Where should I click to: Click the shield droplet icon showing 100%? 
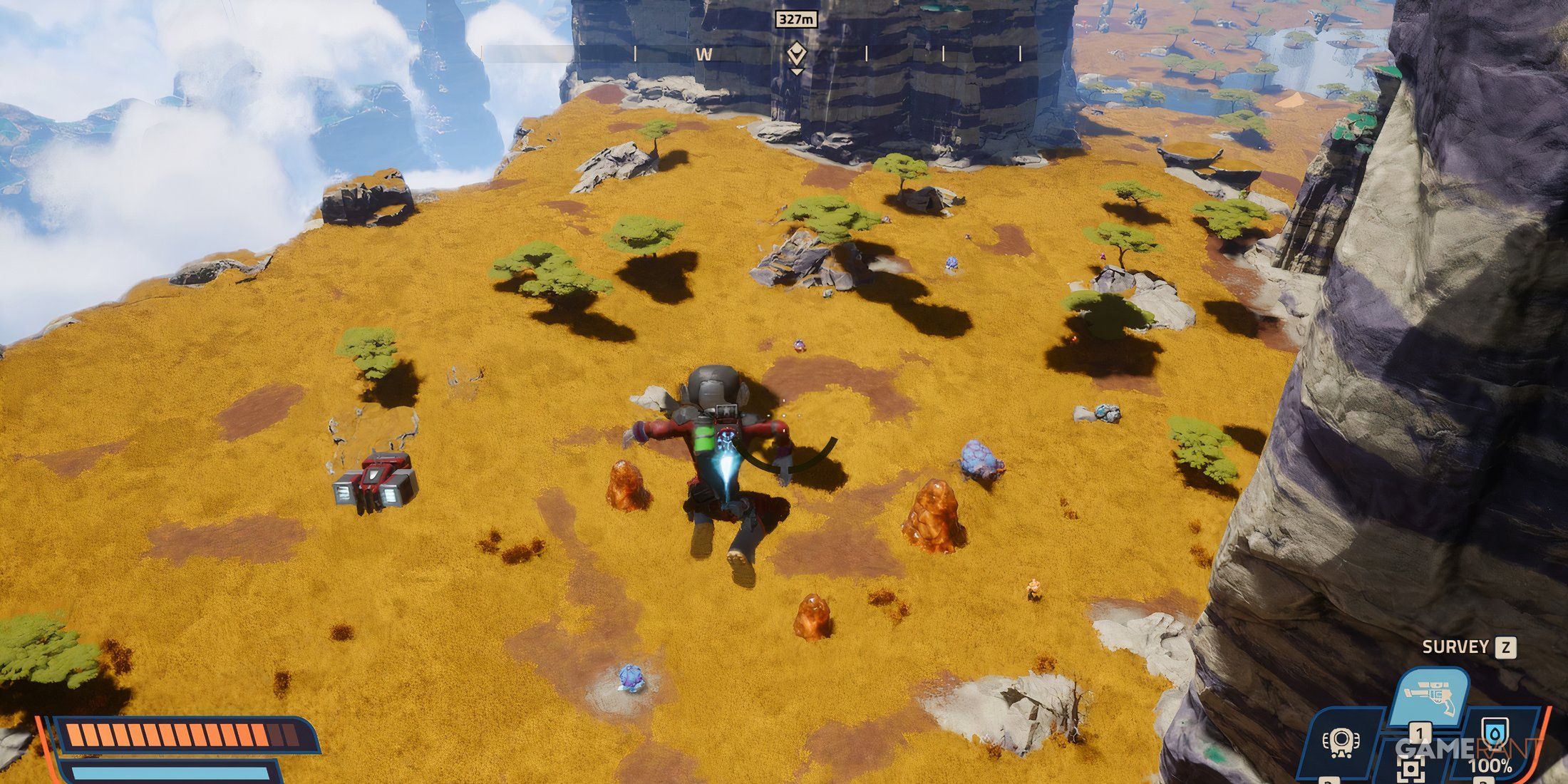[1495, 732]
